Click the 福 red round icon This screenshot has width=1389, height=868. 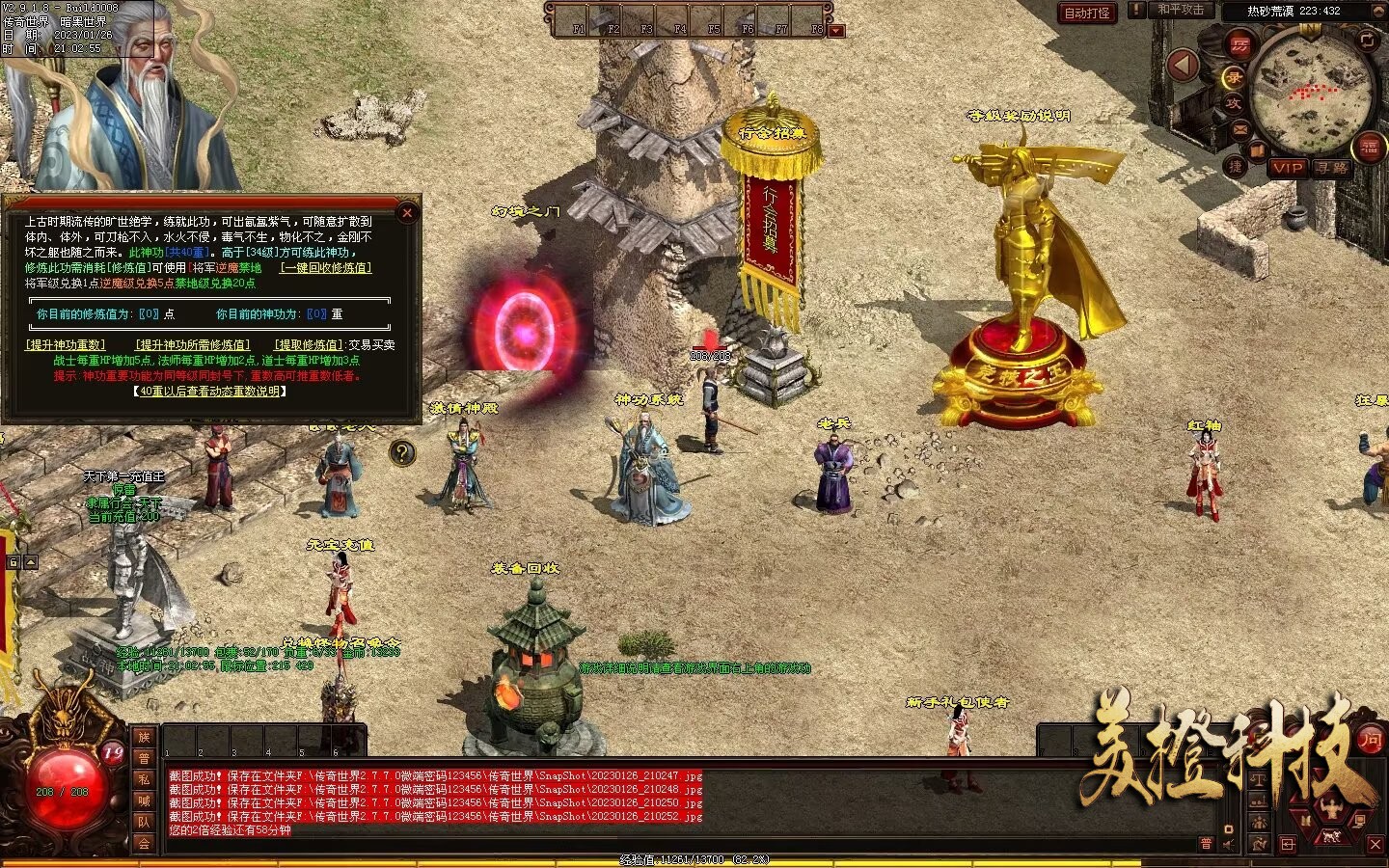tap(1369, 148)
